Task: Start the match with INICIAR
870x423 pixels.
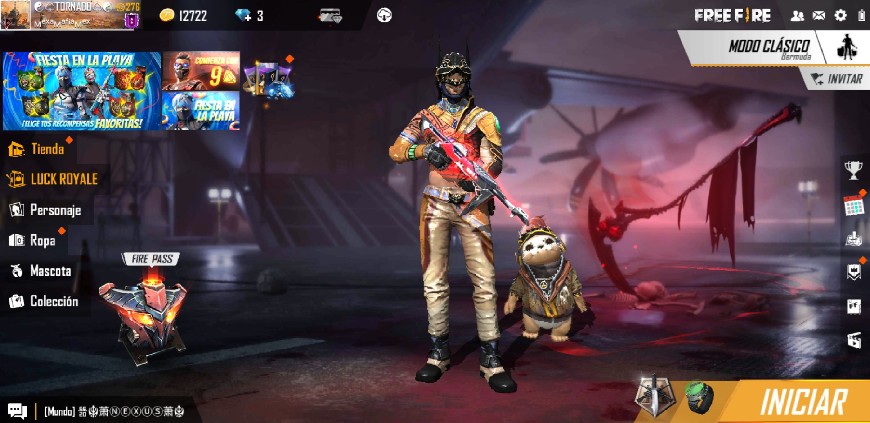Action: [802, 402]
